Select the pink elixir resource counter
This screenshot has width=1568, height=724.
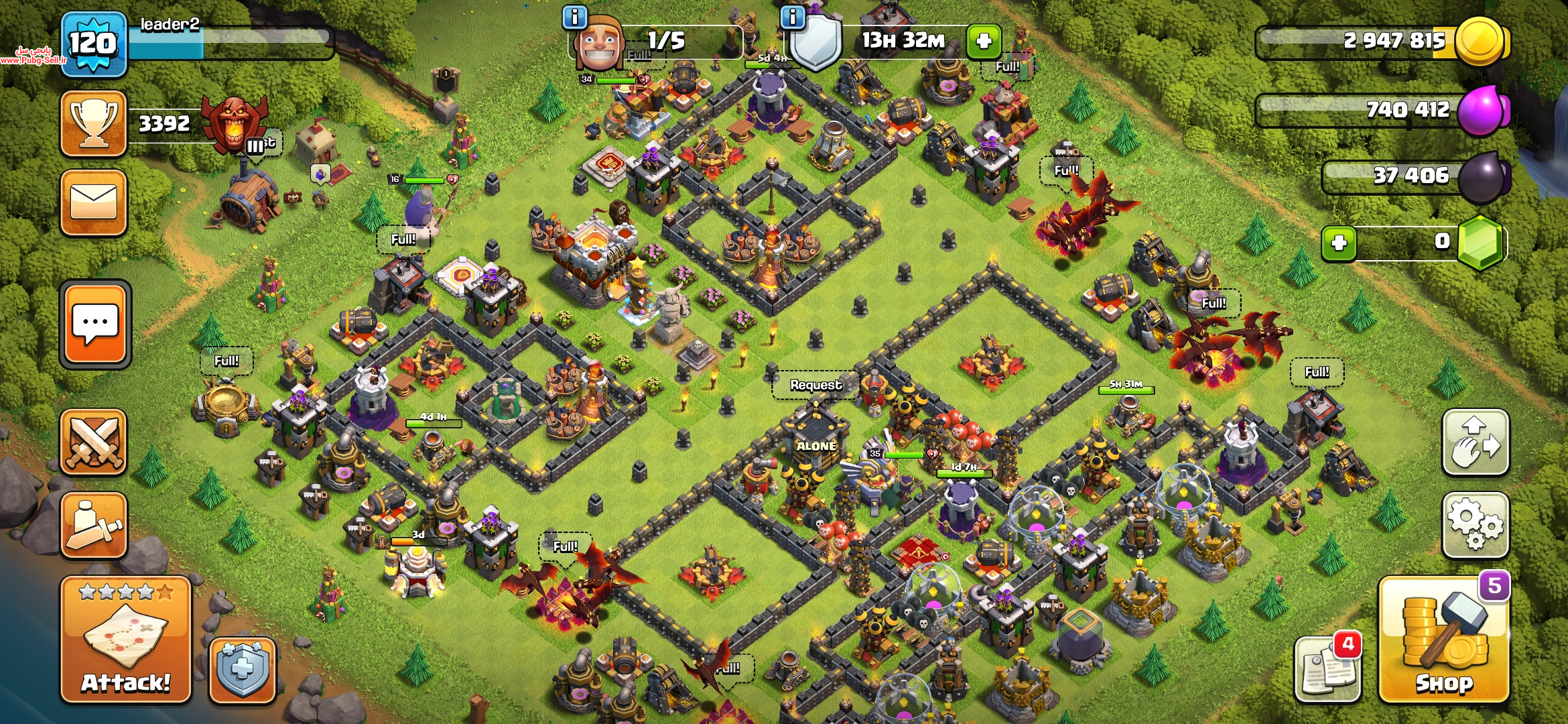click(x=1384, y=109)
